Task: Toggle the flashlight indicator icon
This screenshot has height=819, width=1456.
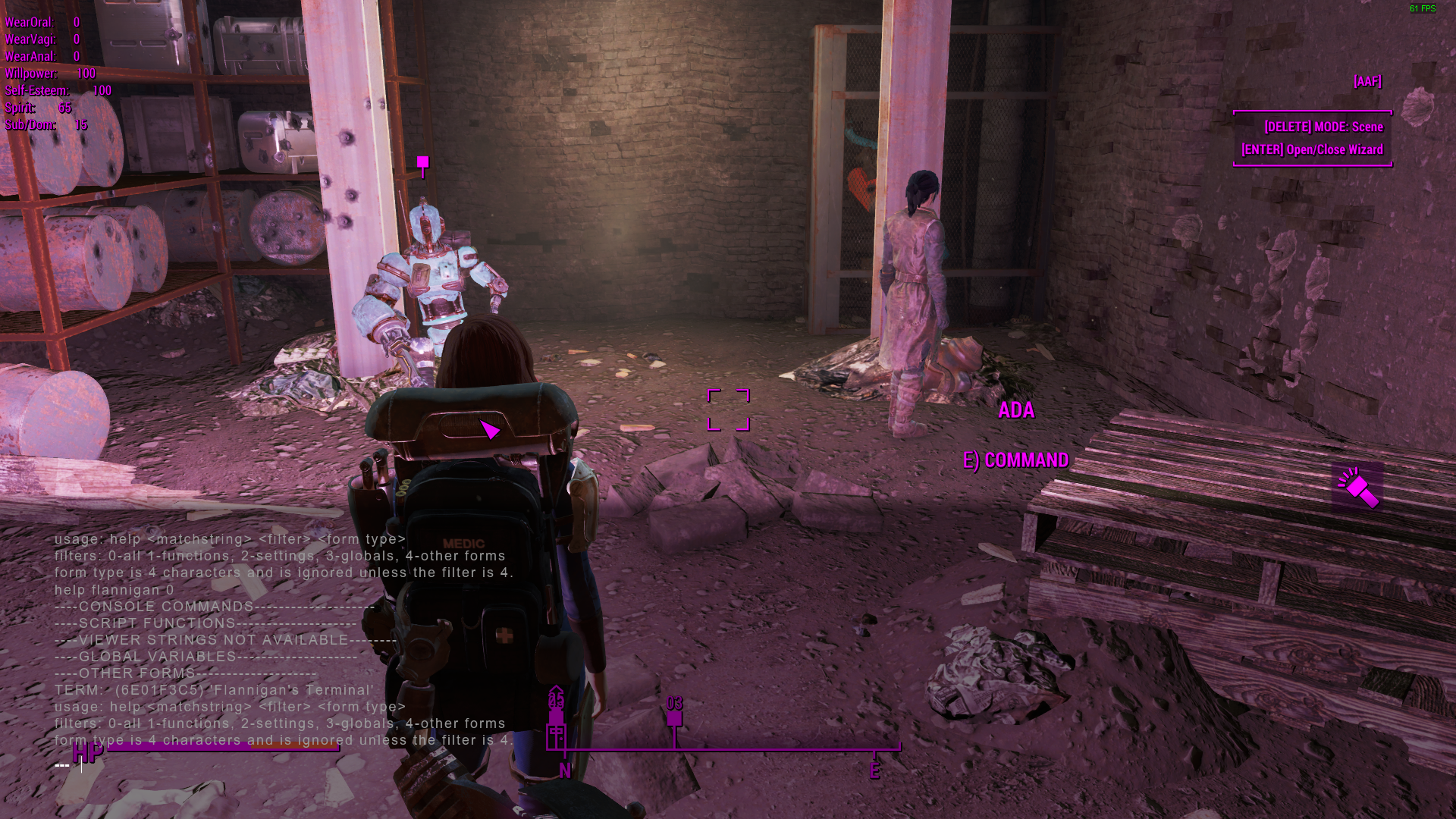Action: [x=1357, y=488]
